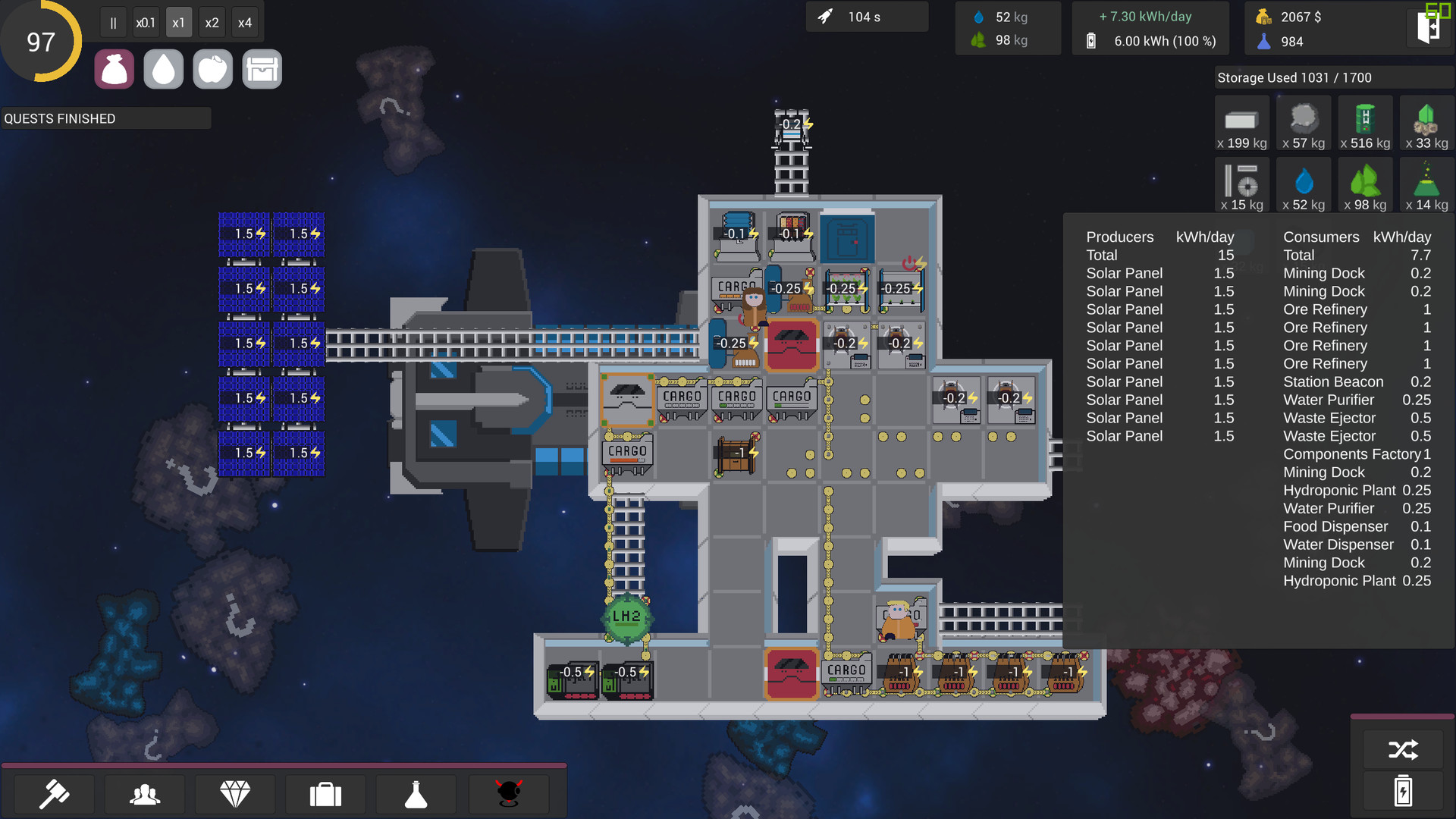Pause the game with the pause button
The image size is (1456, 819).
112,22
